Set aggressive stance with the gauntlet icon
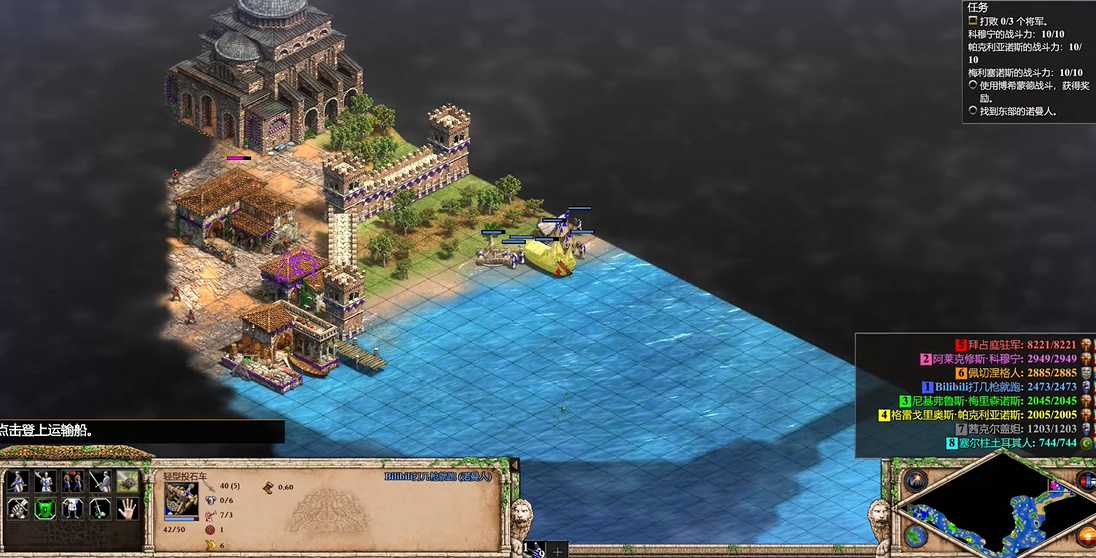The image size is (1096, 558). pyautogui.click(x=17, y=508)
